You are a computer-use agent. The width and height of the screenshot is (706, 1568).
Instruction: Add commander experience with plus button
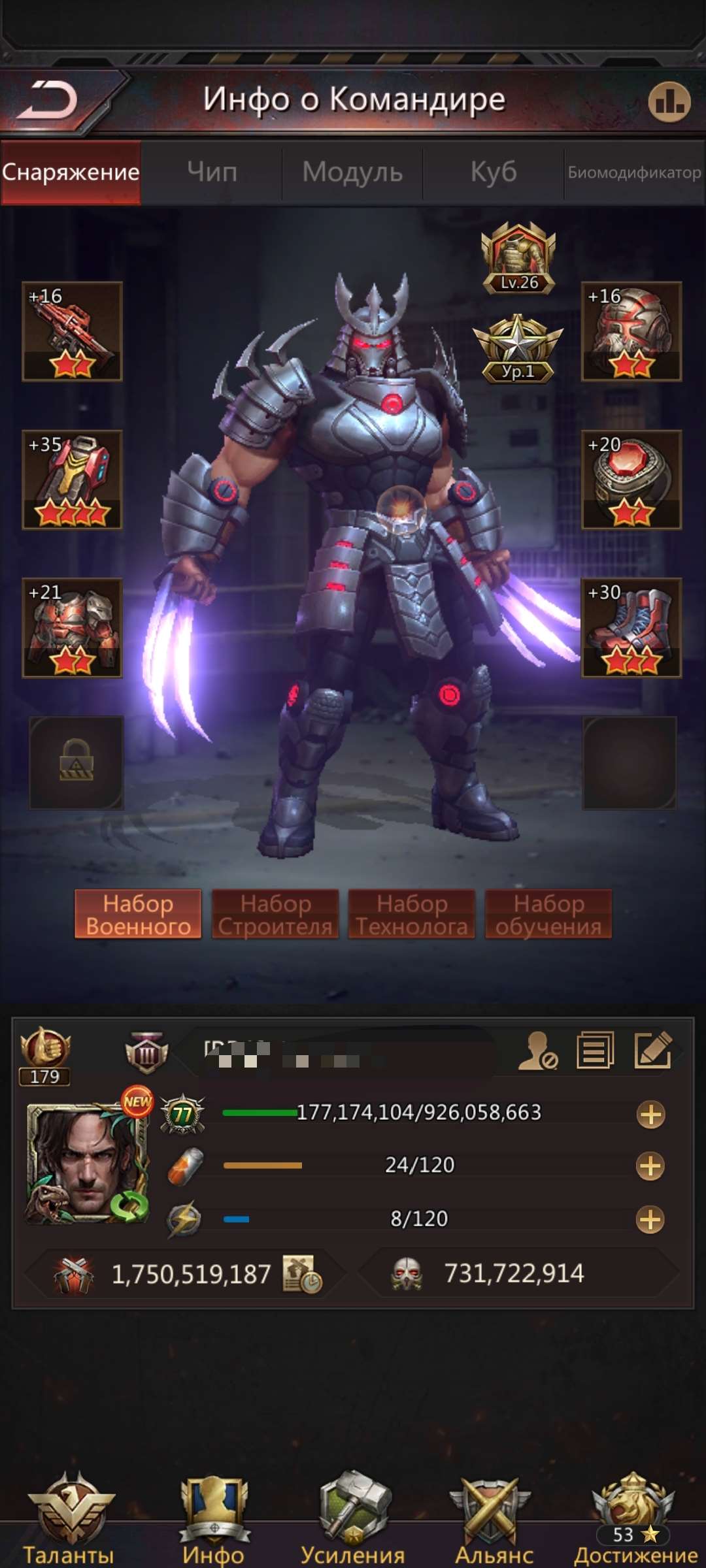[650, 1114]
